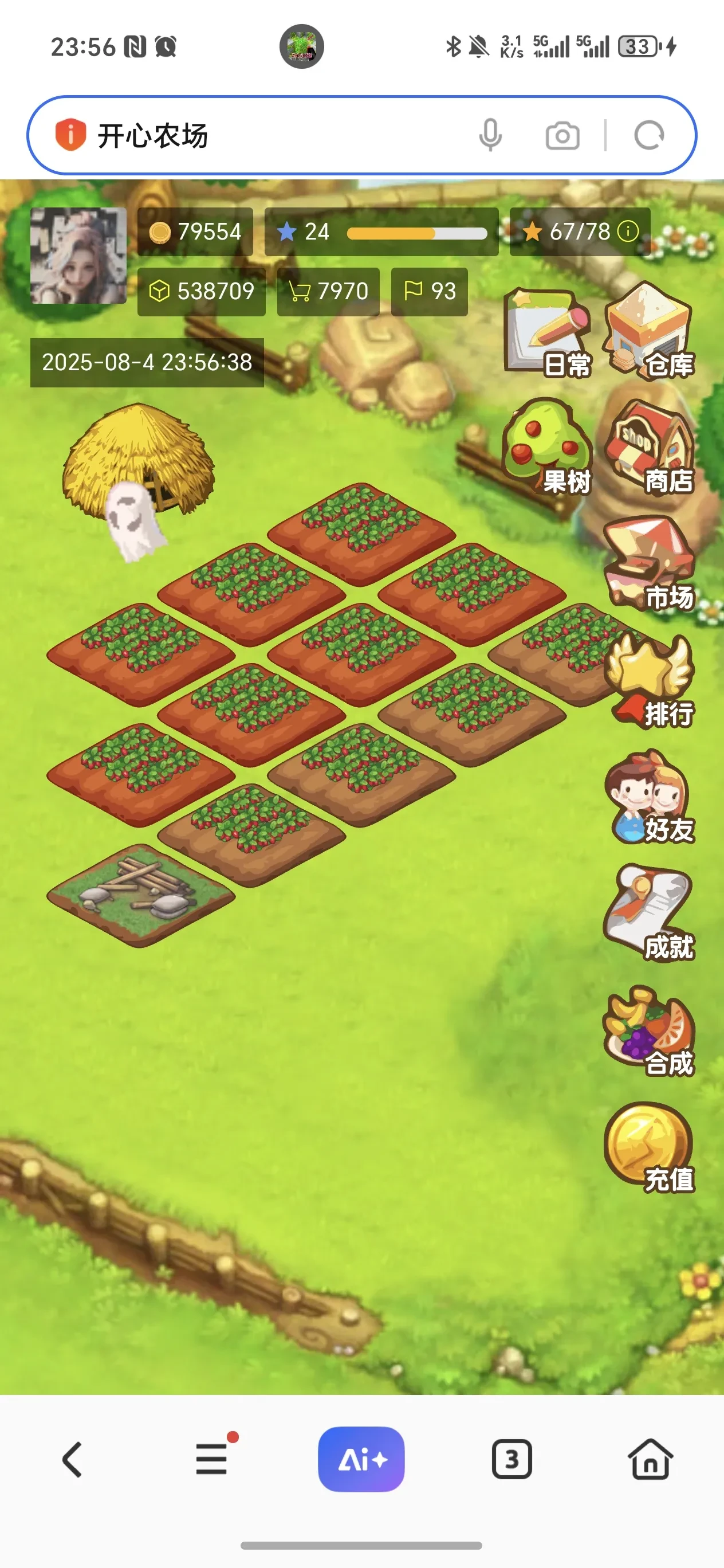Open the browser tabs switcher showing 3
Viewport: 724px width, 1568px height.
511,1459
